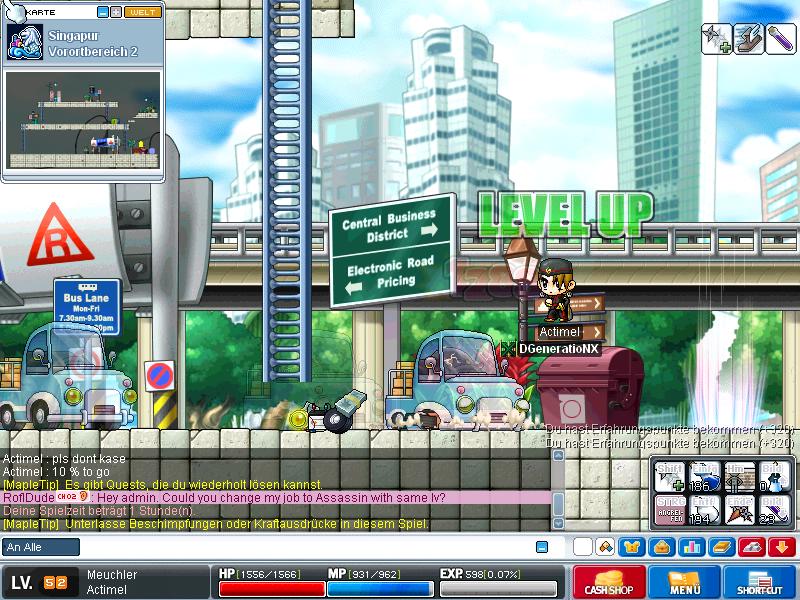Viewport: 800px width, 600px height.
Task: Select the winged boot haste buff icon
Action: (748, 39)
